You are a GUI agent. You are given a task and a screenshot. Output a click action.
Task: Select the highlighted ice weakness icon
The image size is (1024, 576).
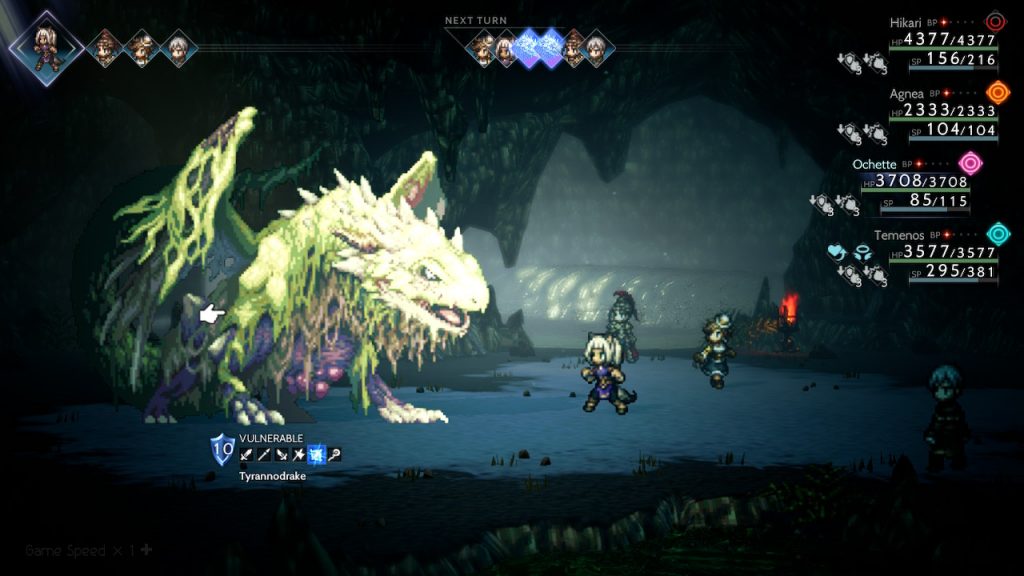(315, 455)
